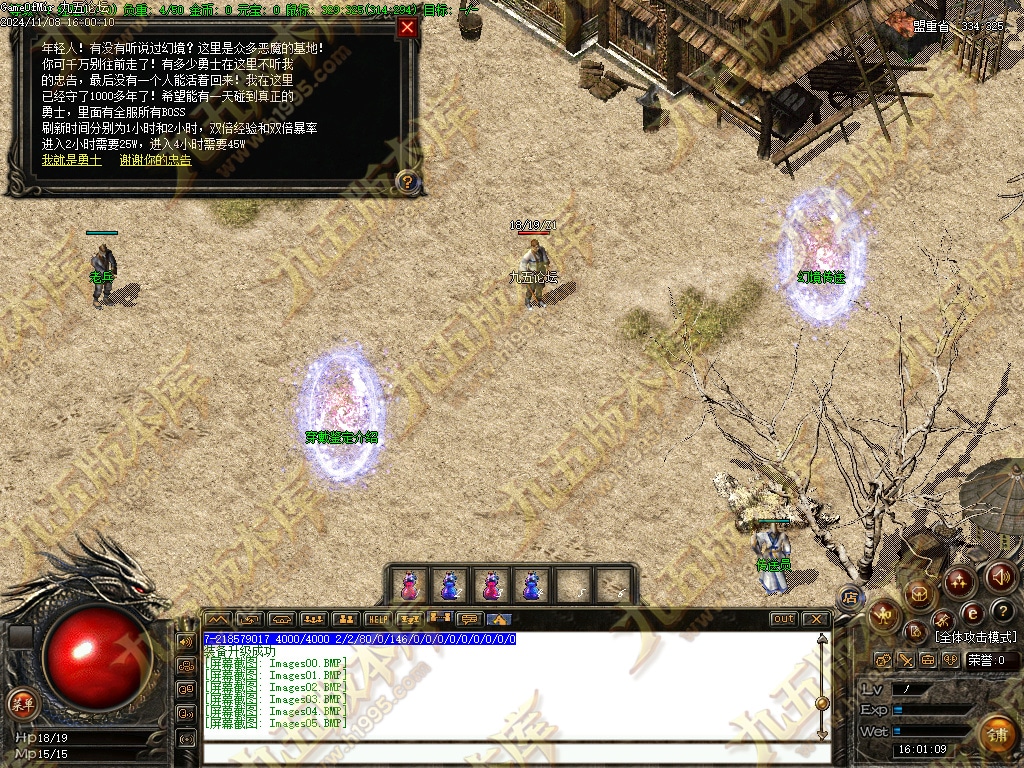Open the 菜单 menu button by the orb

coord(22,703)
